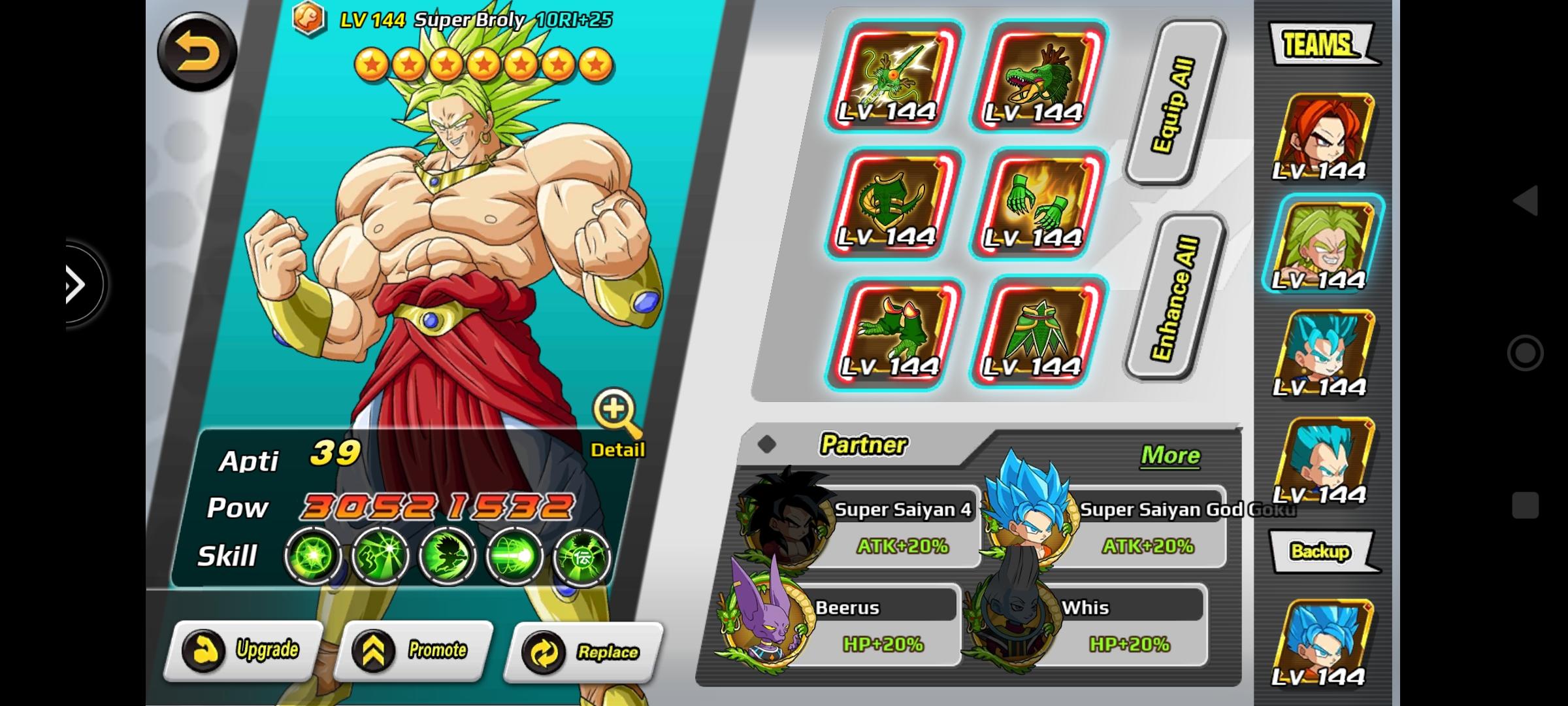Show character Detail with magnifier
Screen dimensions: 1568x706
[x=616, y=423]
